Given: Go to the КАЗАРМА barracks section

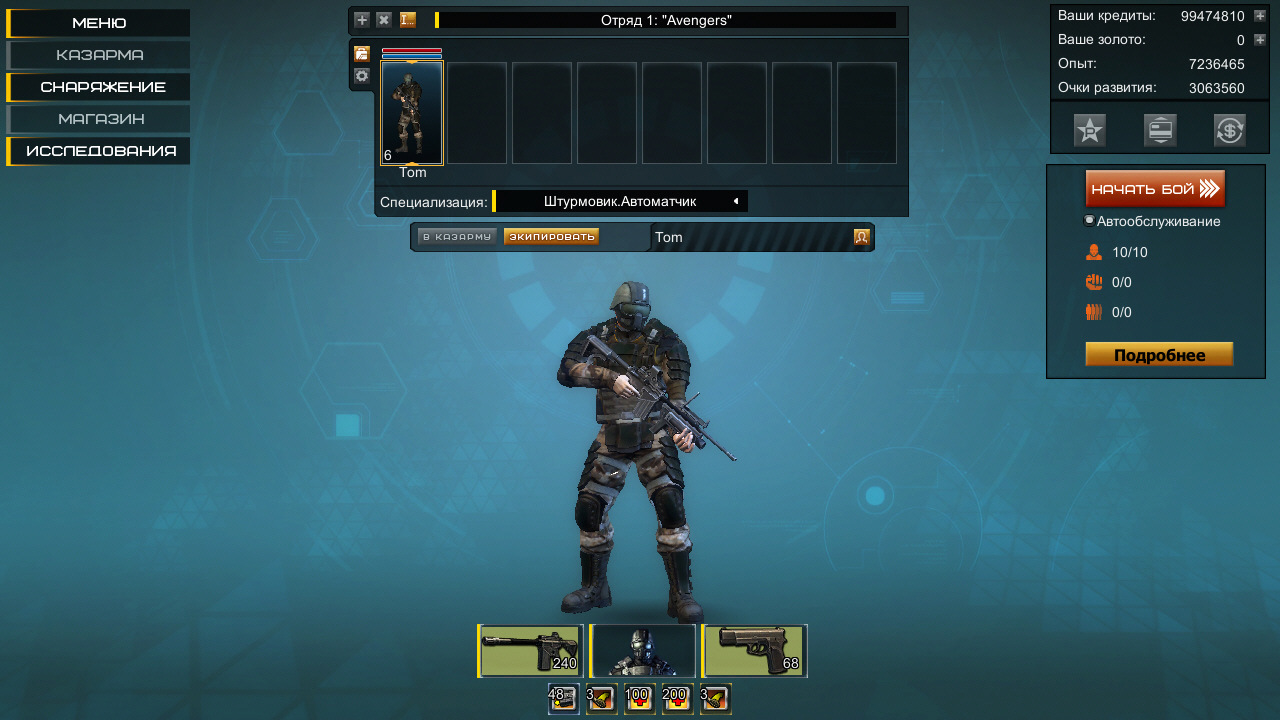Looking at the screenshot, I should pos(99,55).
